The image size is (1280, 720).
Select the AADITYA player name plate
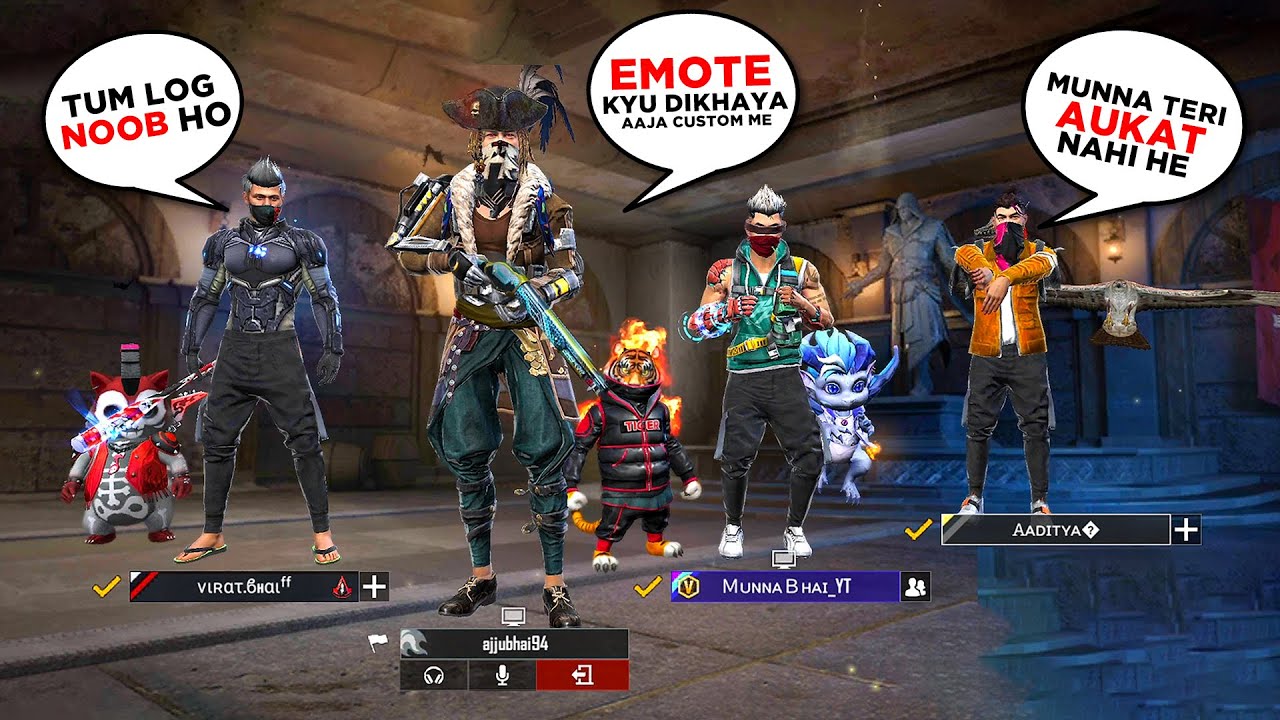point(1055,530)
